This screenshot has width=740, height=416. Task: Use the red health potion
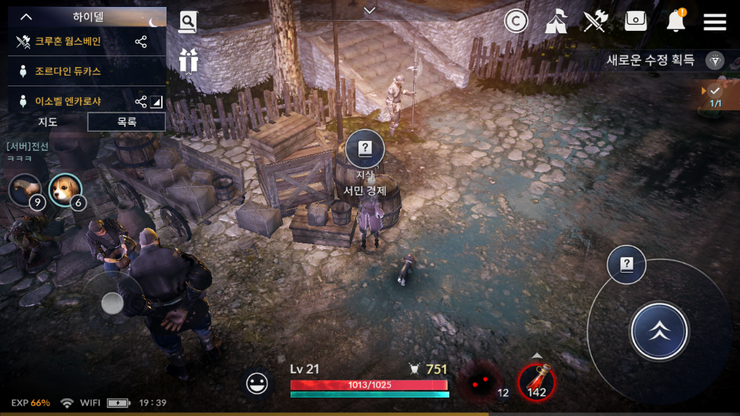(537, 381)
